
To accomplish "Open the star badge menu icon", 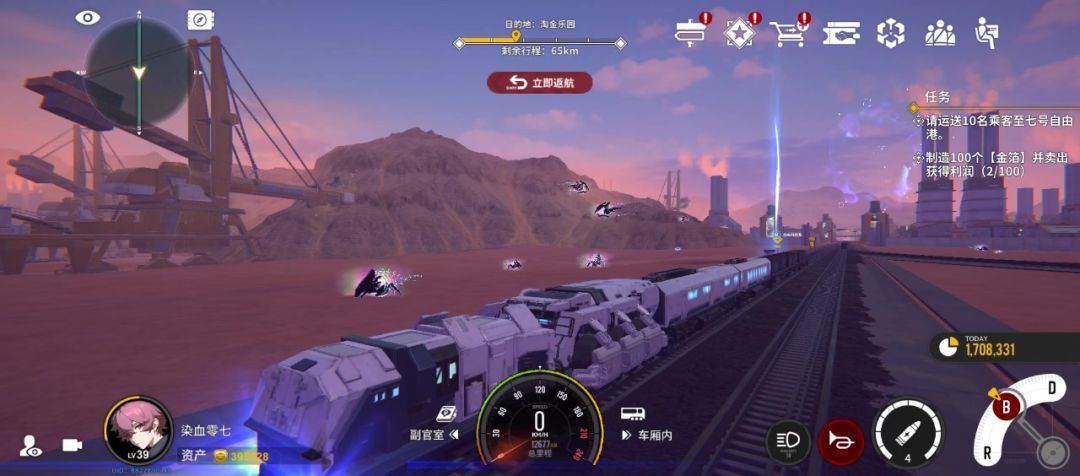I will (x=738, y=32).
